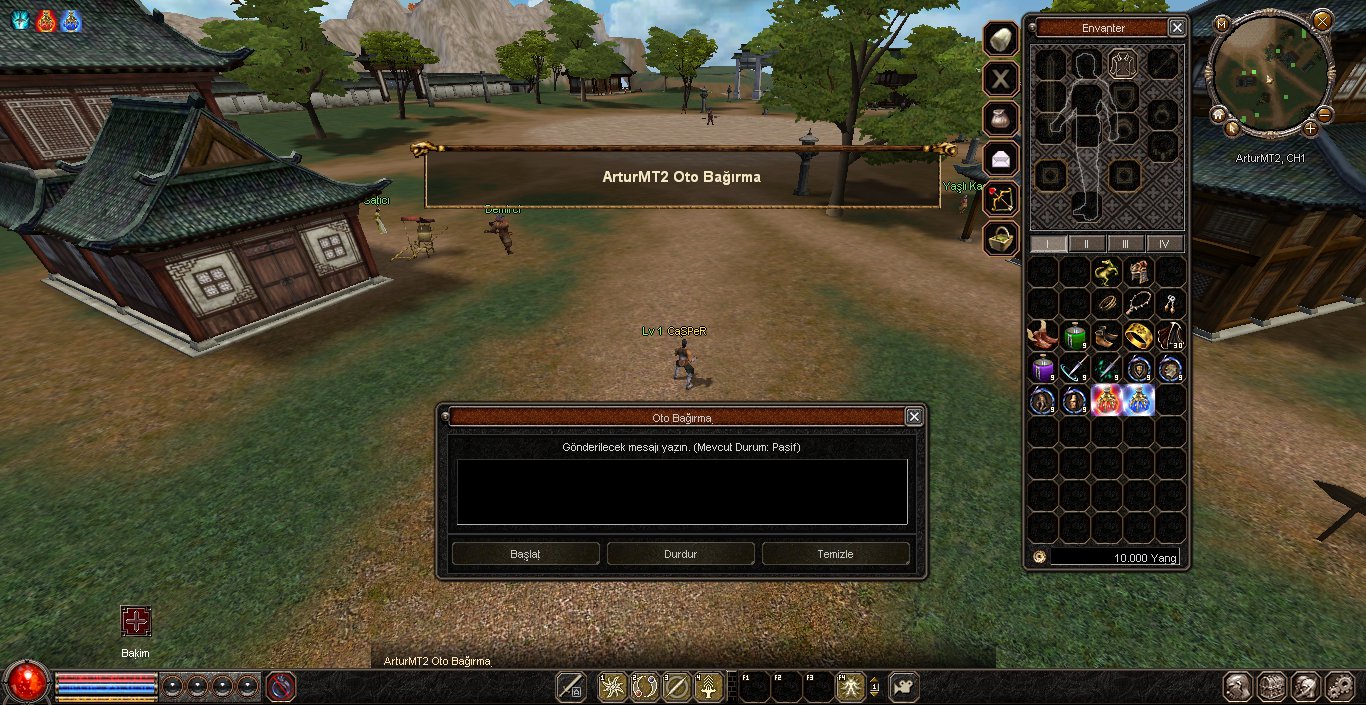This screenshot has height=705, width=1366.
Task: Close the Envanter window
Action: [x=1177, y=28]
